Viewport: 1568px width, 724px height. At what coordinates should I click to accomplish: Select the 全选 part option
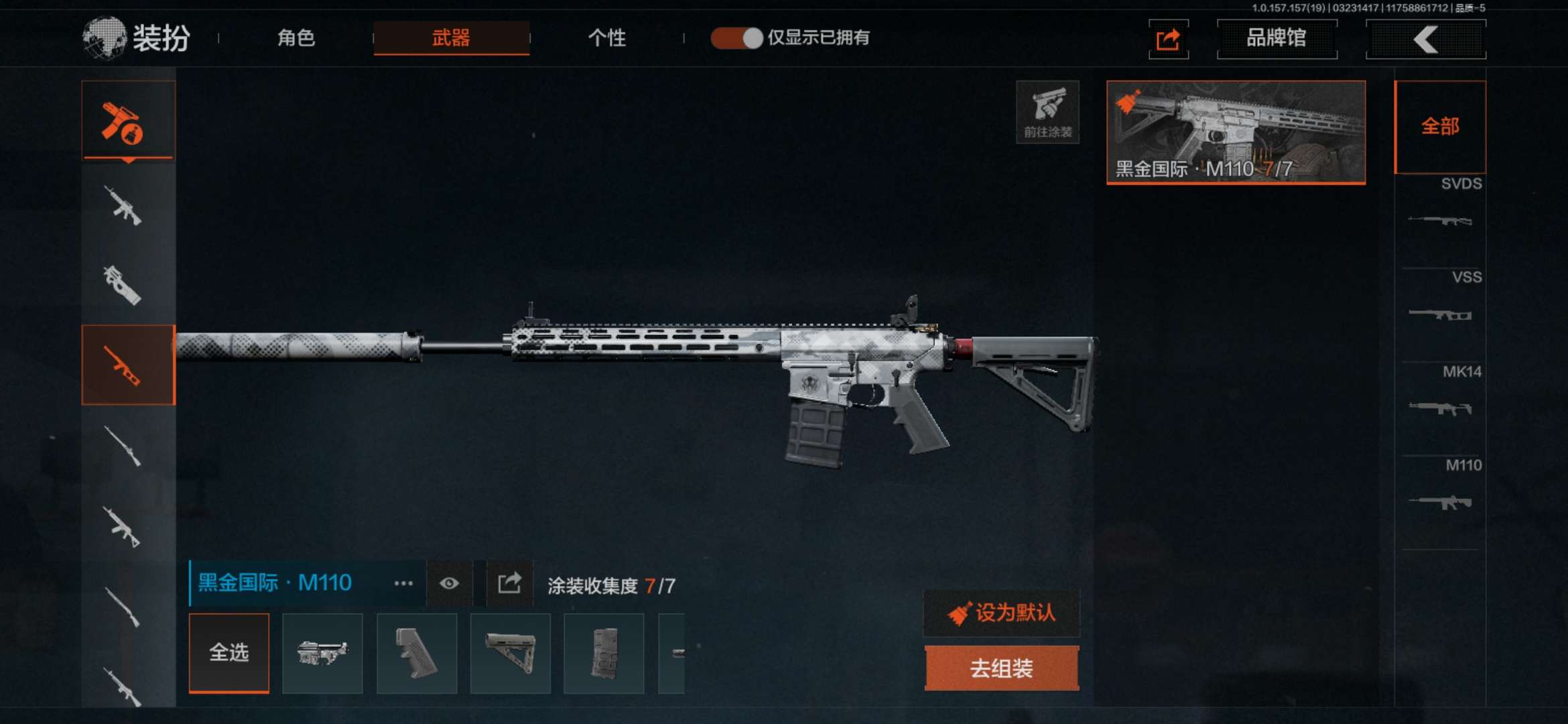coord(229,652)
